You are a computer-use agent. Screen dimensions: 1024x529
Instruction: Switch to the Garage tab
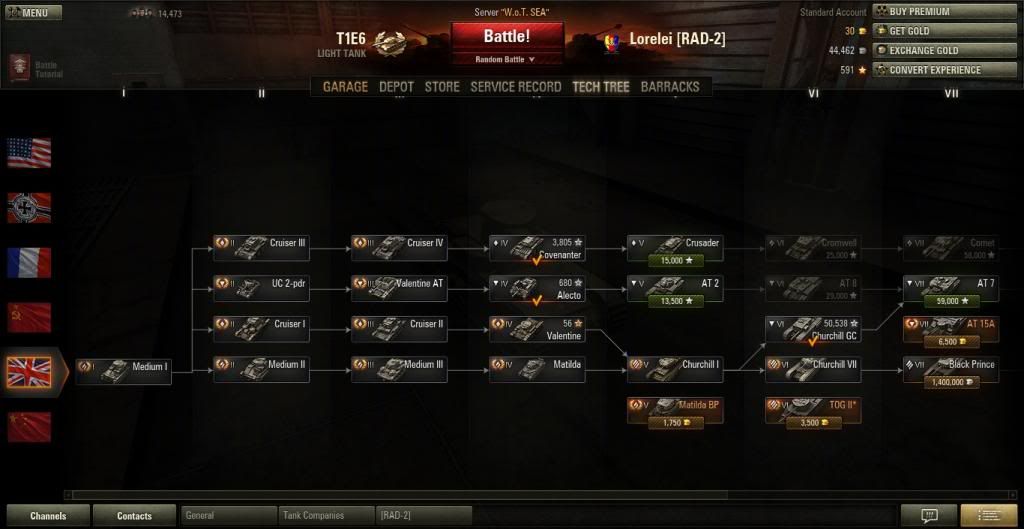click(x=345, y=87)
